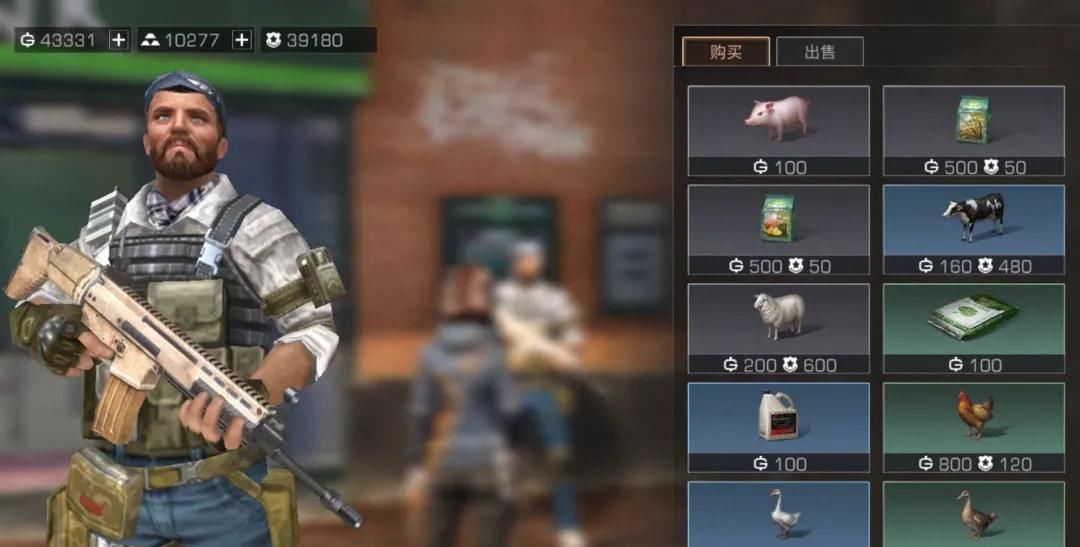This screenshot has width=1080, height=547.
Task: Select the flat green seed bag item
Action: click(x=973, y=328)
